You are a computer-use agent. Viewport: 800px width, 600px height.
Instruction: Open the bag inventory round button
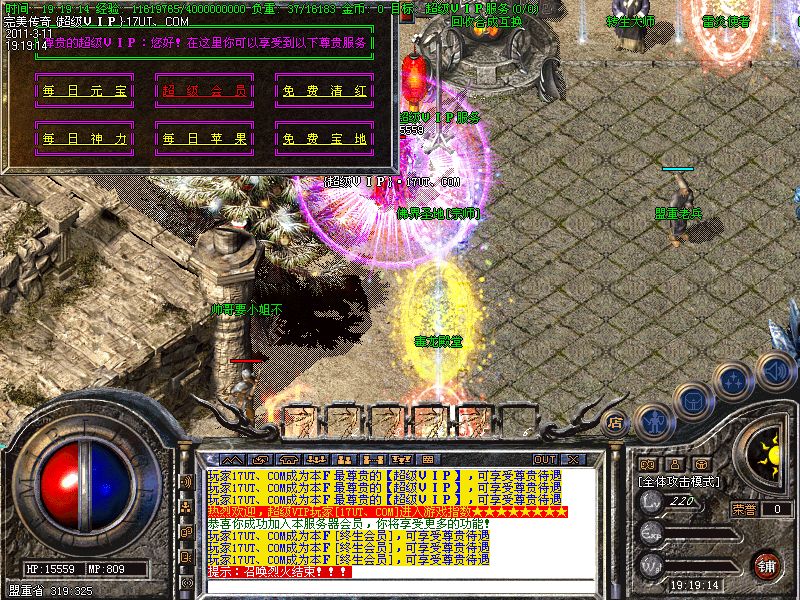[x=694, y=400]
